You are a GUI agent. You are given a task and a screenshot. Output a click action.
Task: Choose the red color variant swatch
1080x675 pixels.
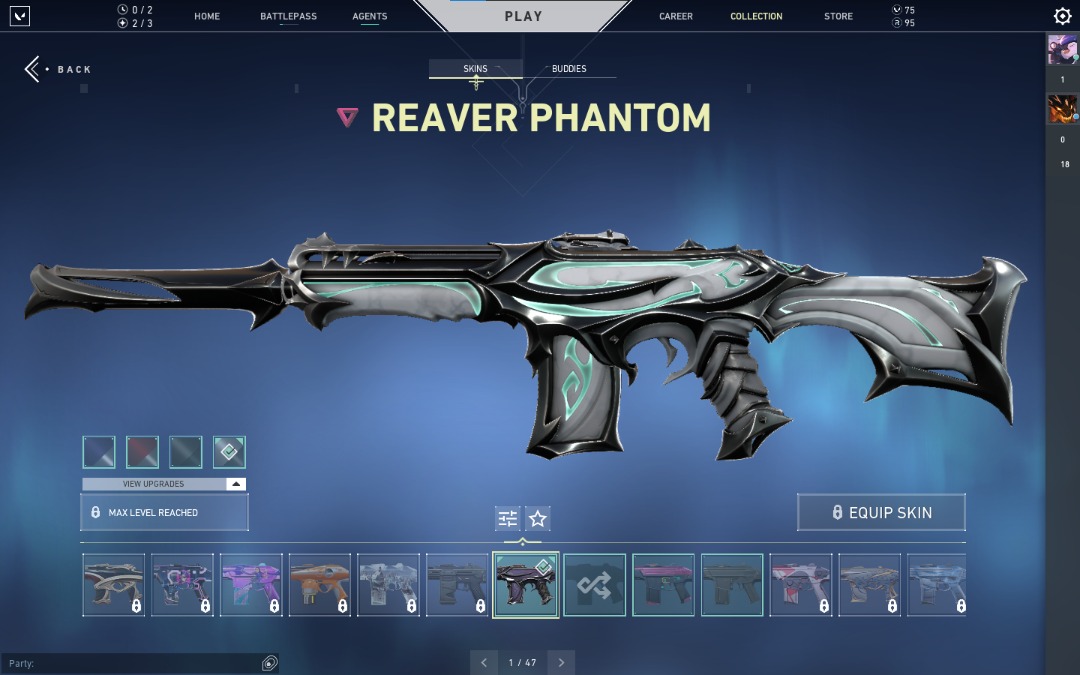click(143, 452)
